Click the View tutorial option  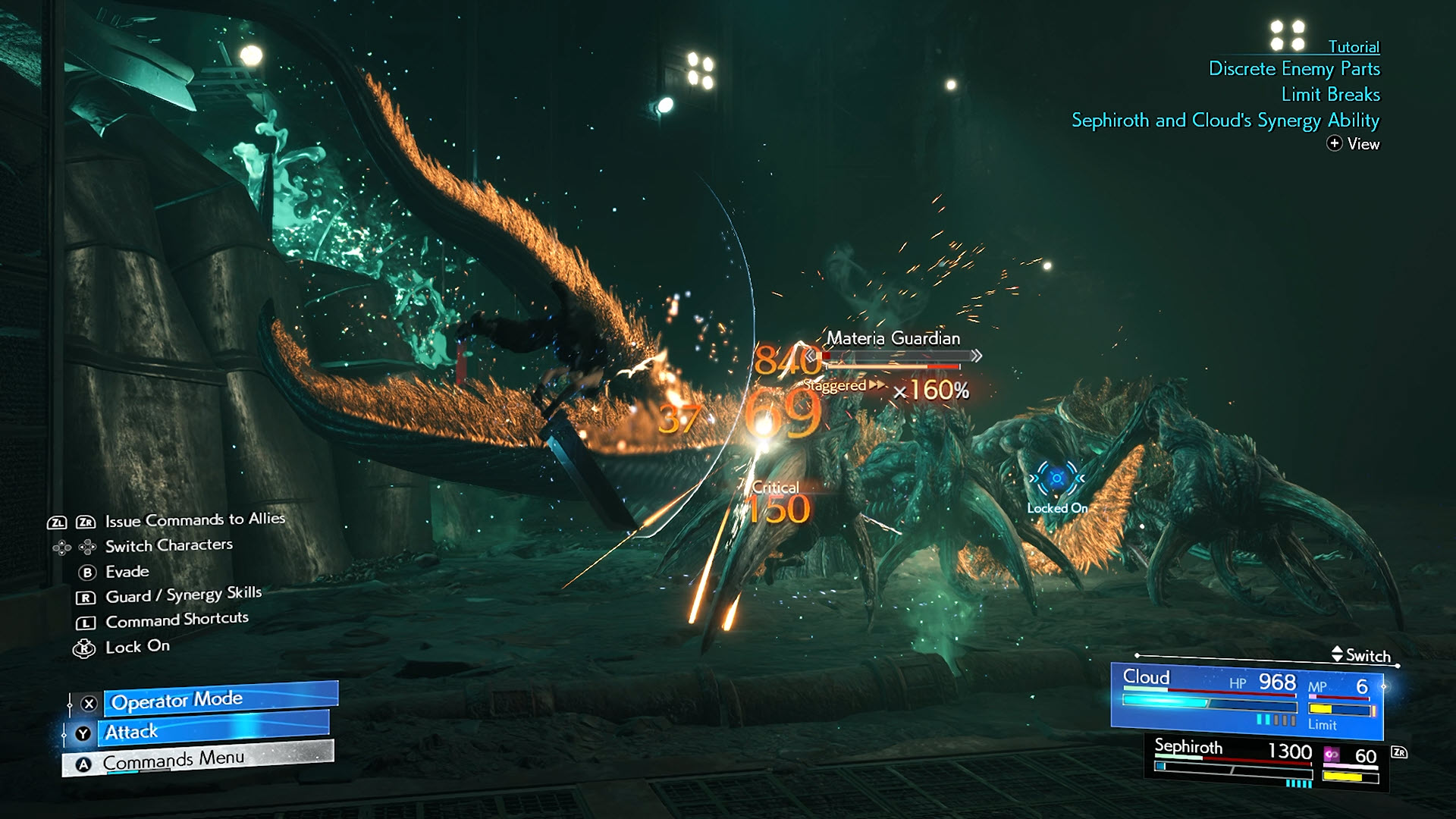pyautogui.click(x=1354, y=144)
